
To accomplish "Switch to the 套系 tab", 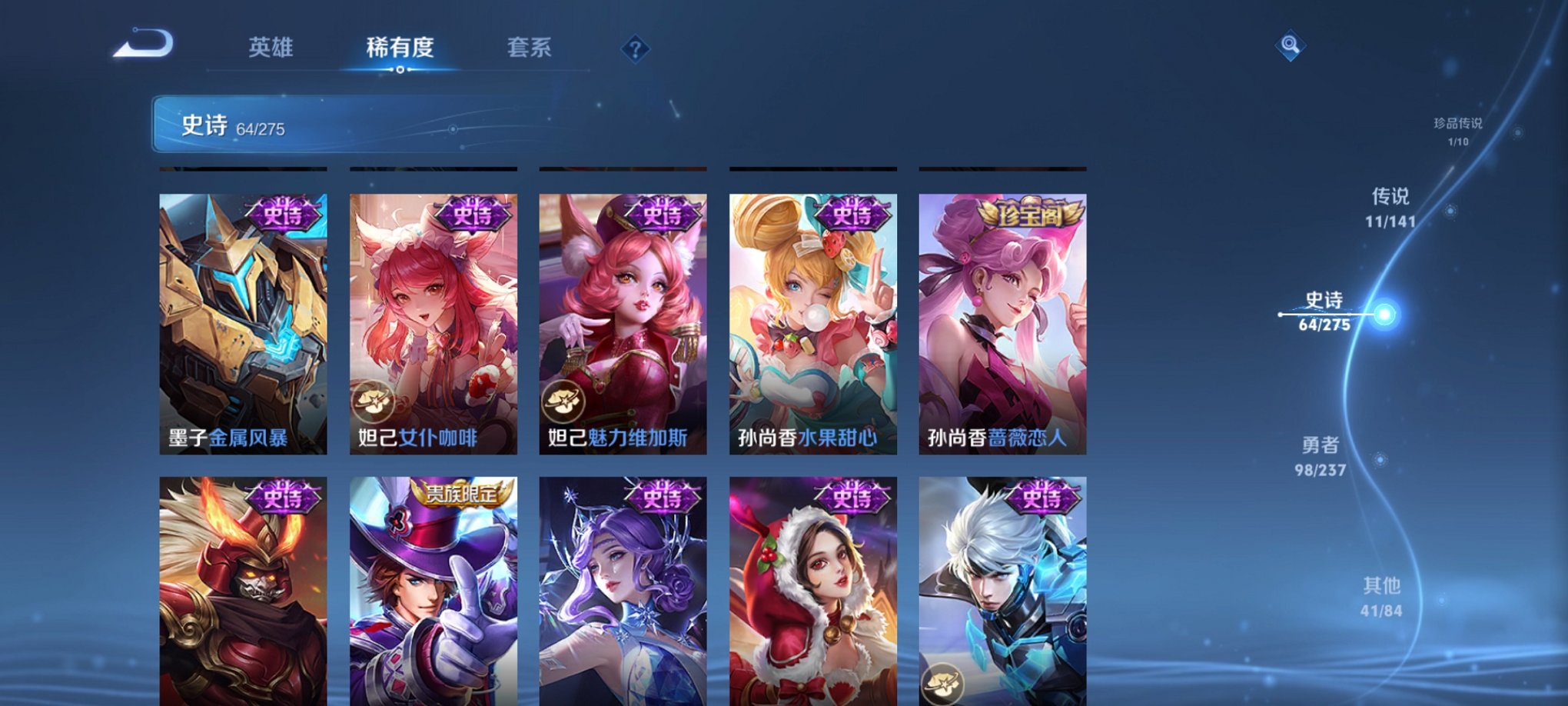I will click(530, 48).
